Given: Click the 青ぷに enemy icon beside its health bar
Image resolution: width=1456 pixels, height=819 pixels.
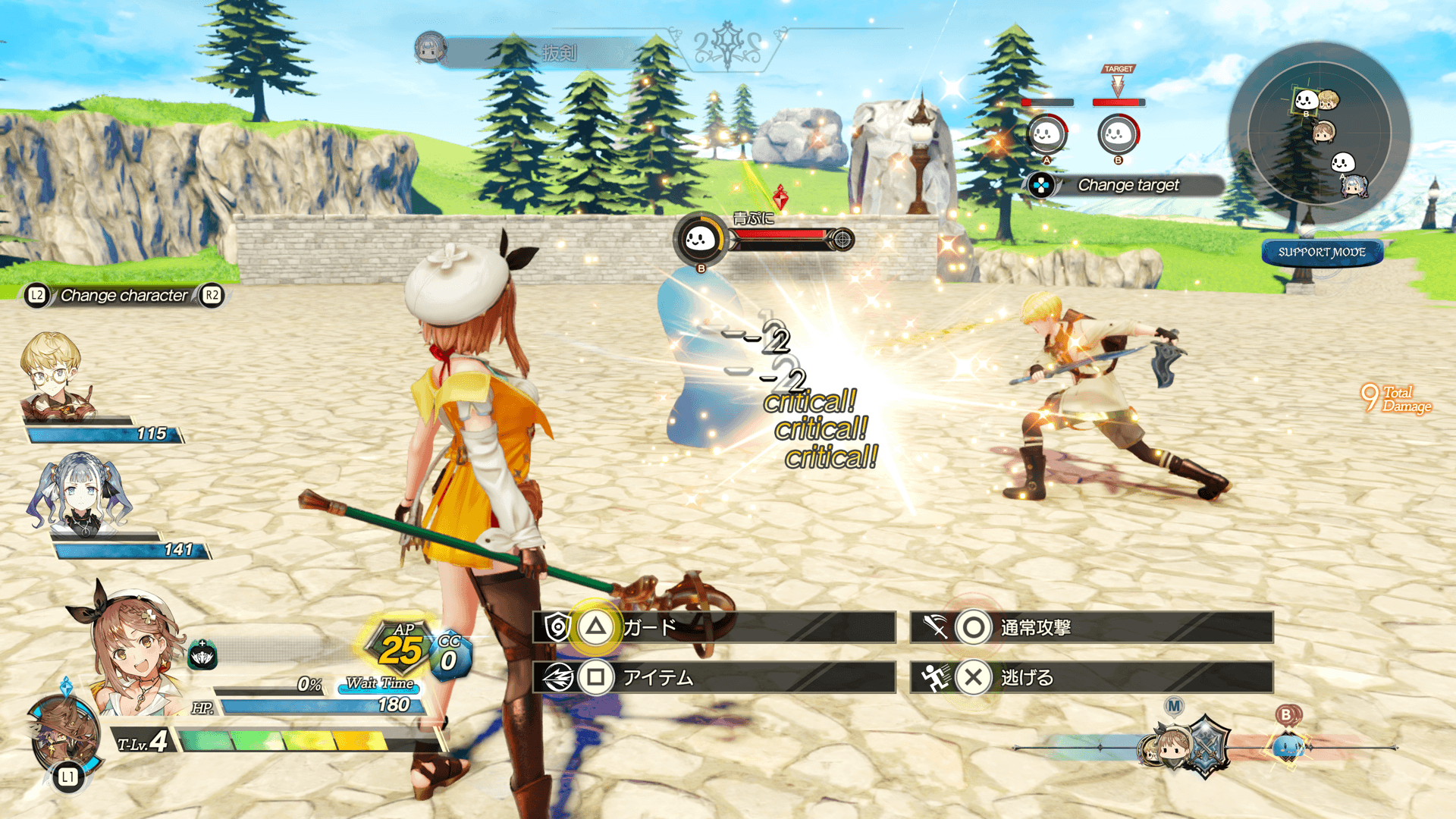Looking at the screenshot, I should click(x=700, y=240).
